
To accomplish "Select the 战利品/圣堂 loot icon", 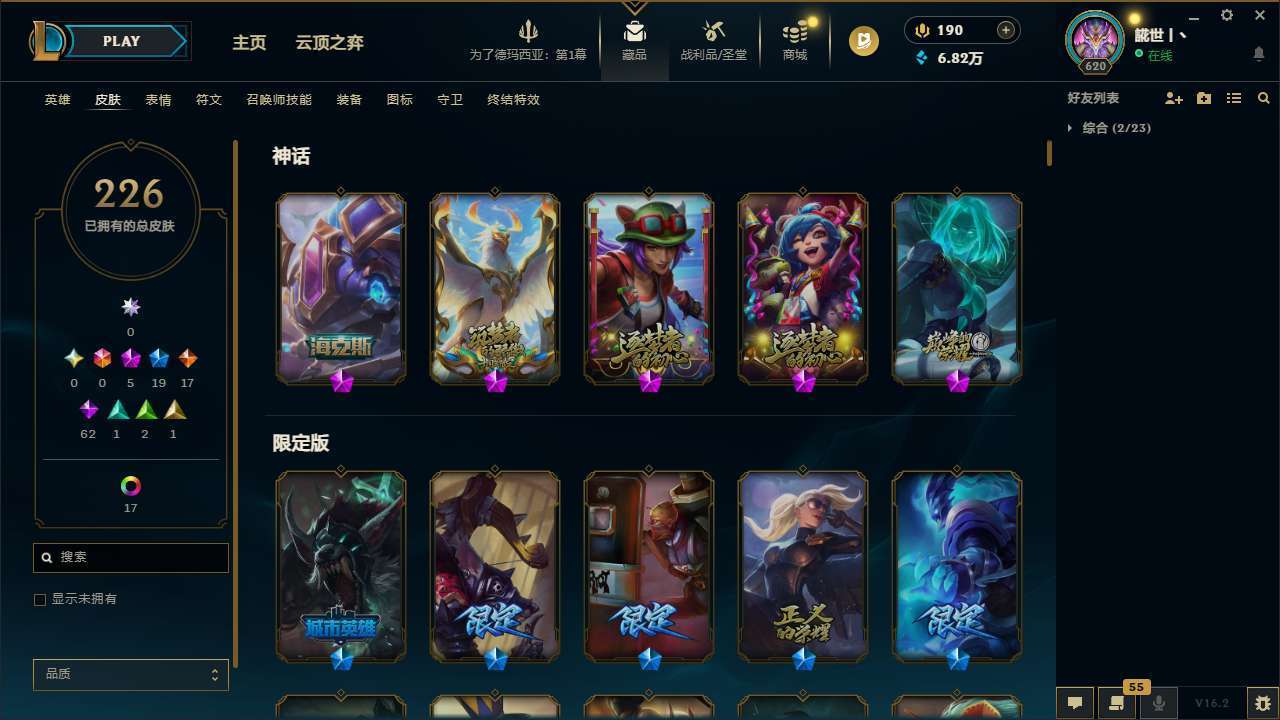I will [713, 35].
